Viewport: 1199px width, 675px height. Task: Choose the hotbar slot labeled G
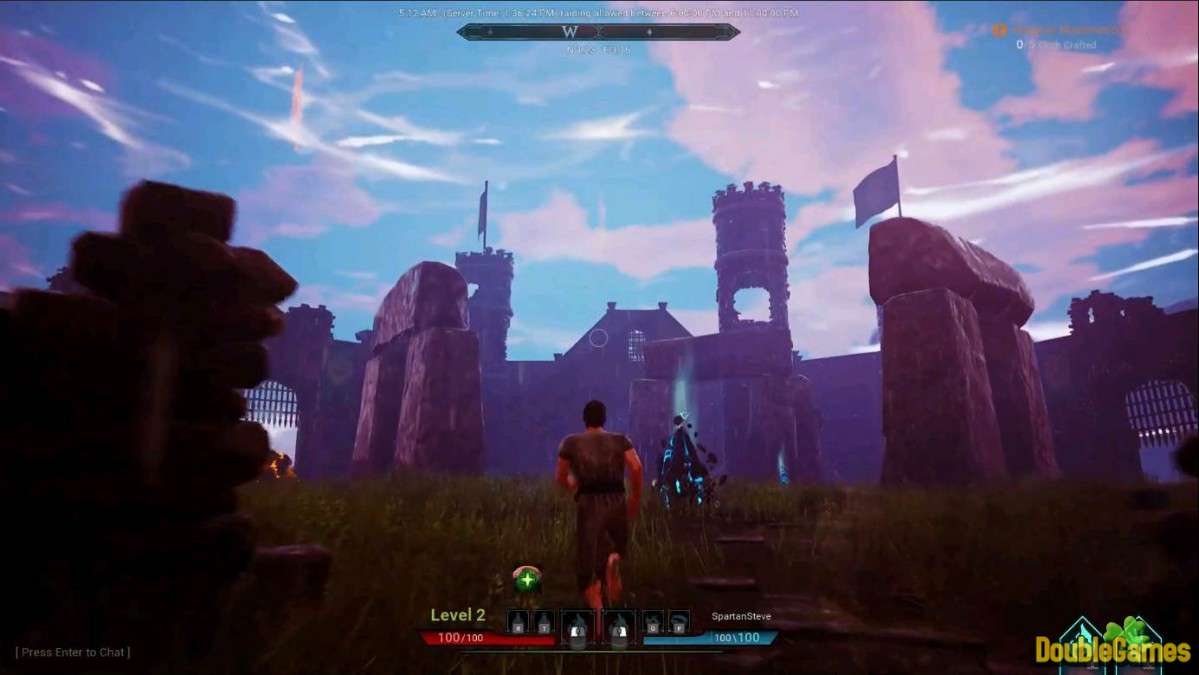pos(654,624)
